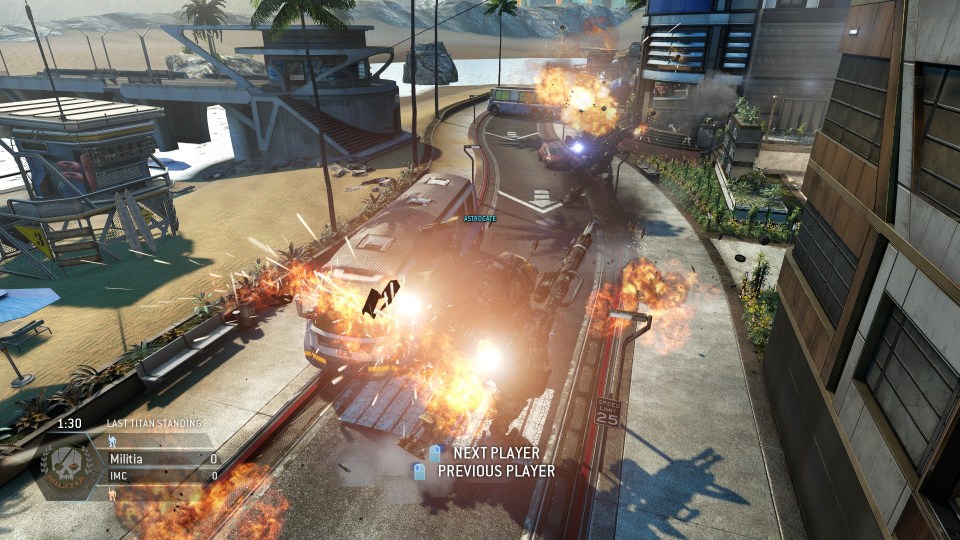Image resolution: width=960 pixels, height=540 pixels.
Task: Select the ASTROGATE player name tag
Action: point(480,218)
